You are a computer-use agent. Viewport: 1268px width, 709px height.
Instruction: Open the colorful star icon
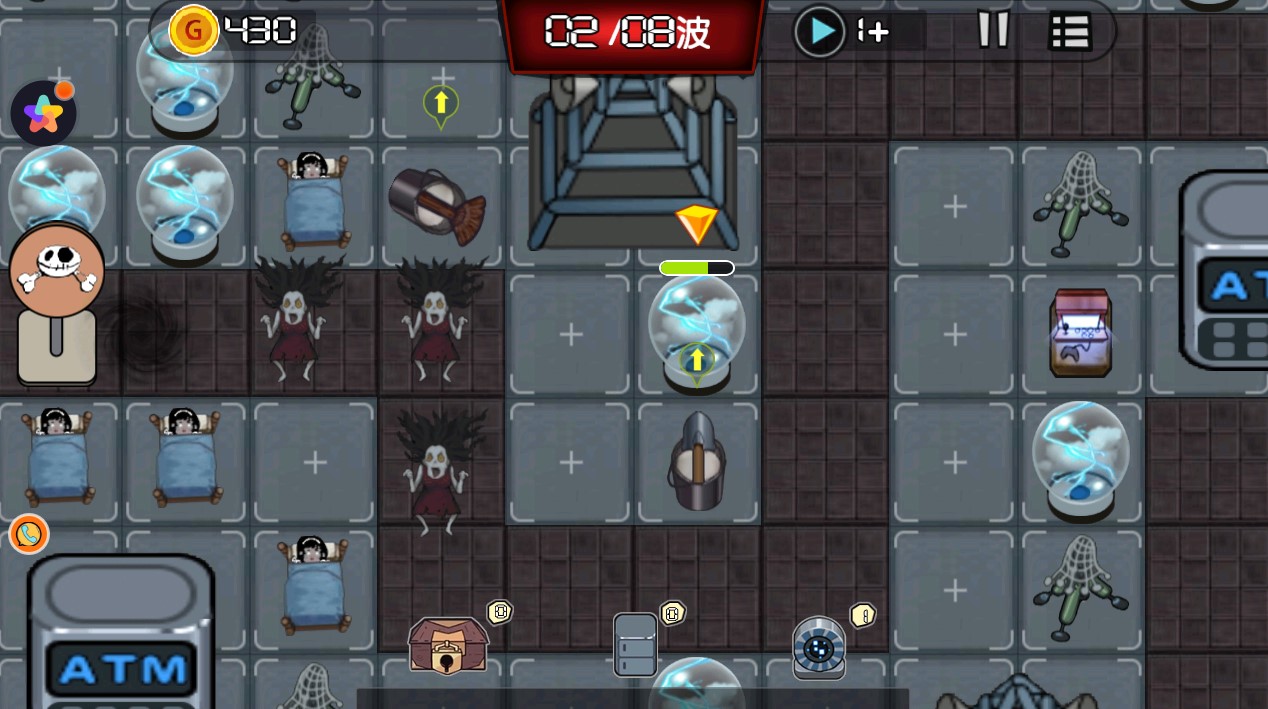click(x=43, y=114)
